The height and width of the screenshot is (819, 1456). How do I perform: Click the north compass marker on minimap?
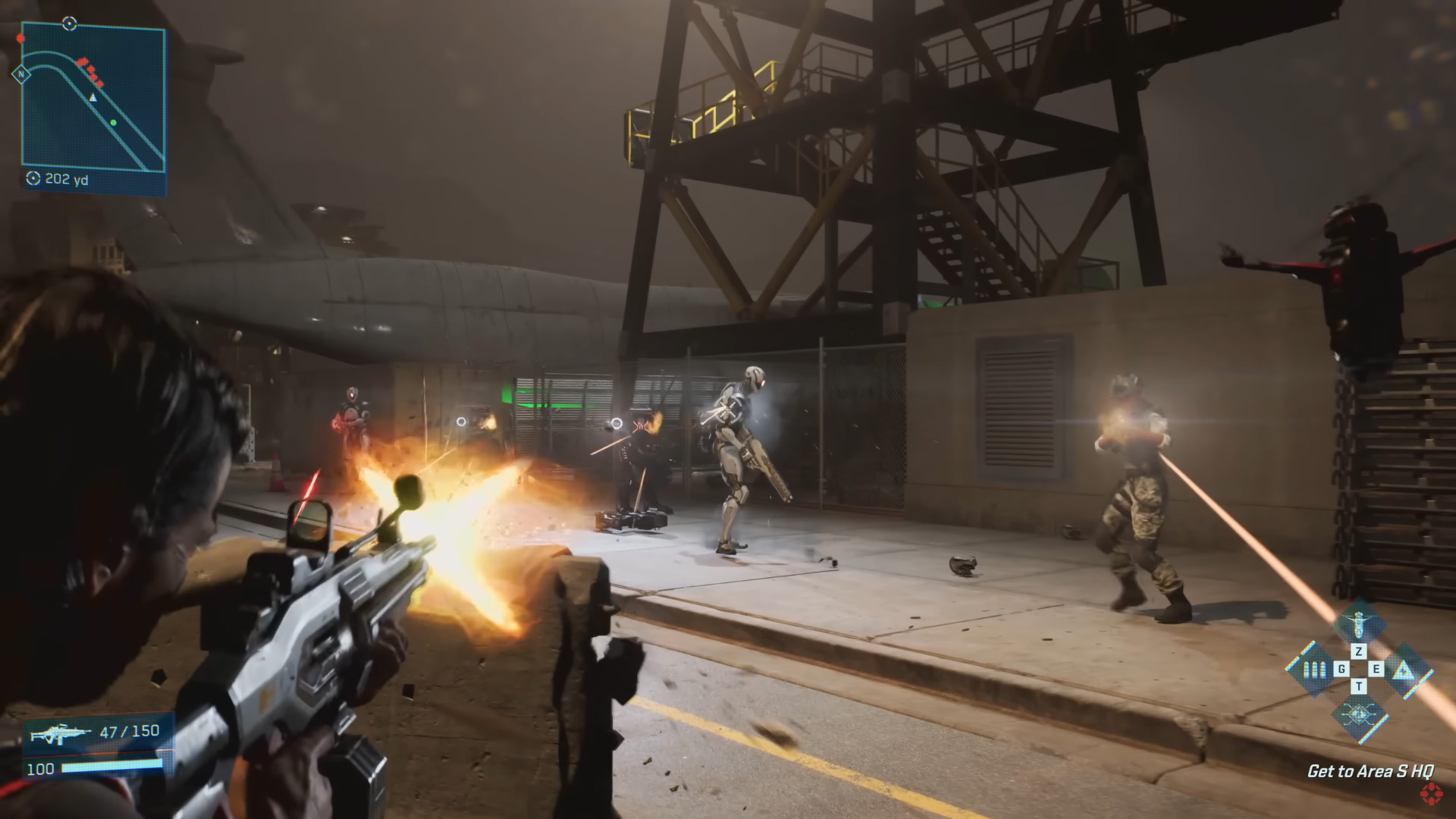(21, 74)
